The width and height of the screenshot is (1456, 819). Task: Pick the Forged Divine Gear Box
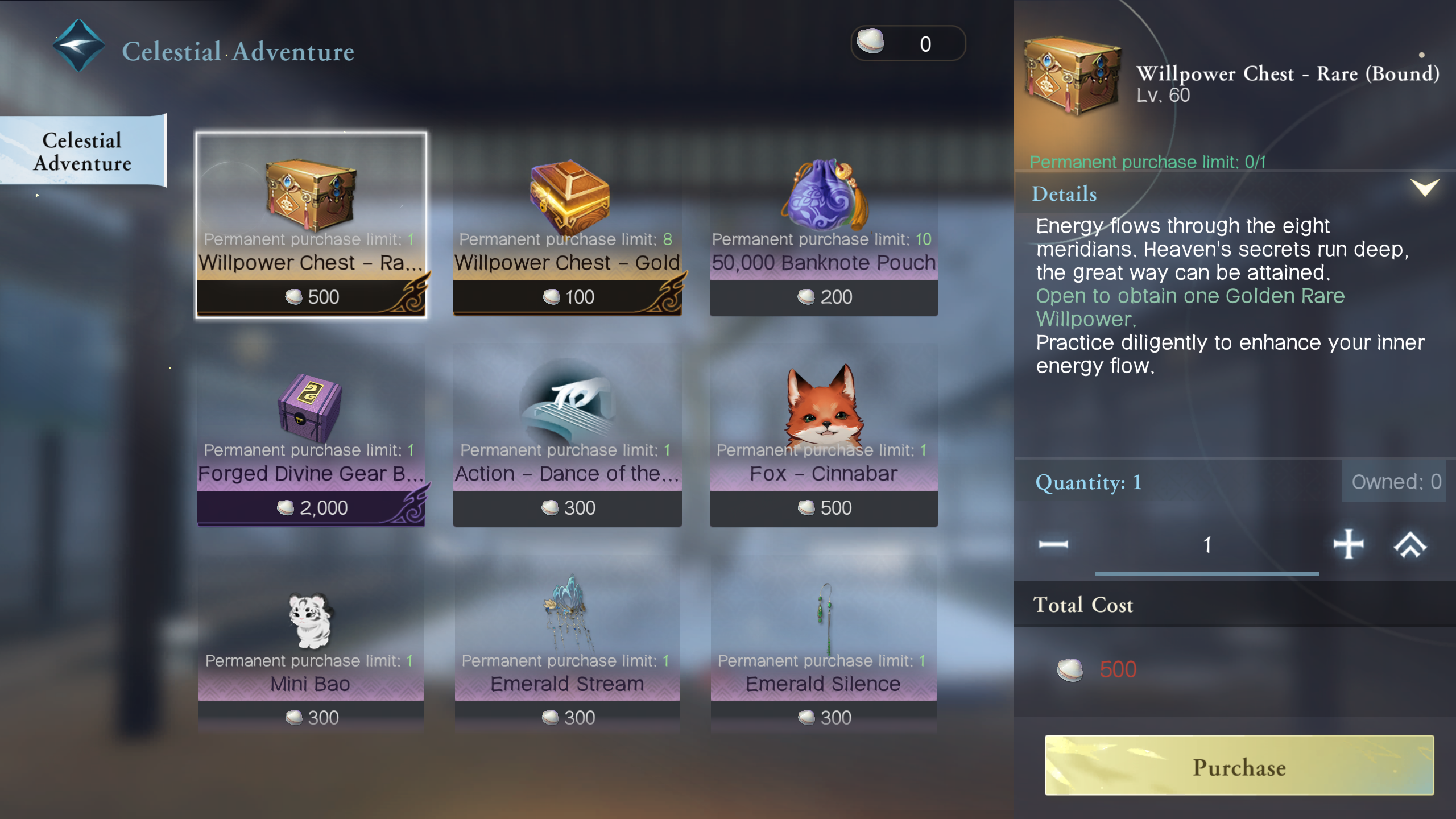pyautogui.click(x=311, y=435)
